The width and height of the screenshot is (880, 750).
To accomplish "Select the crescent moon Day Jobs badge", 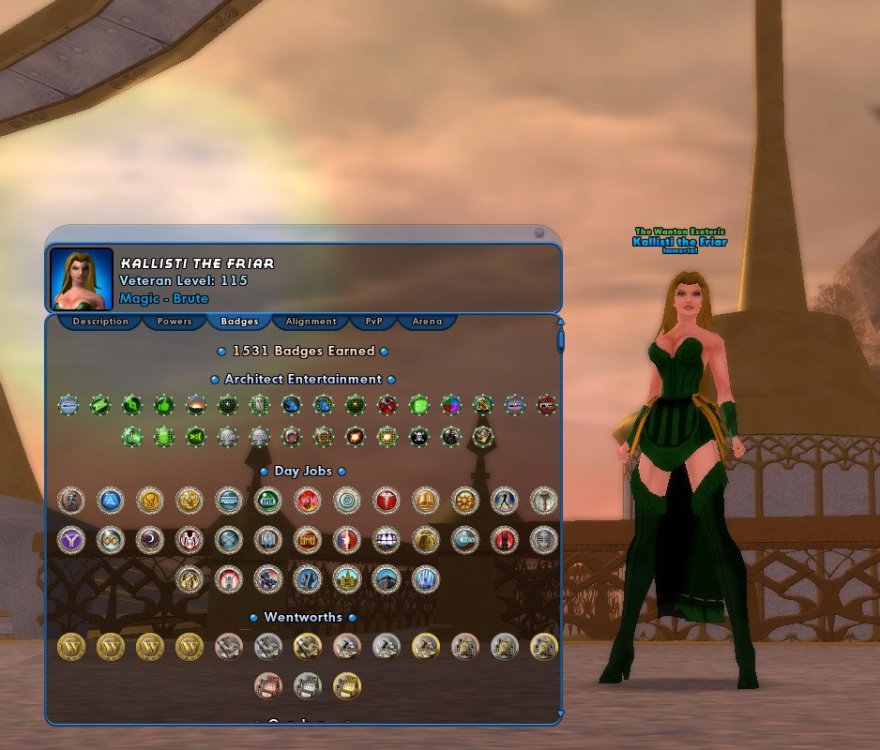I will tap(149, 540).
